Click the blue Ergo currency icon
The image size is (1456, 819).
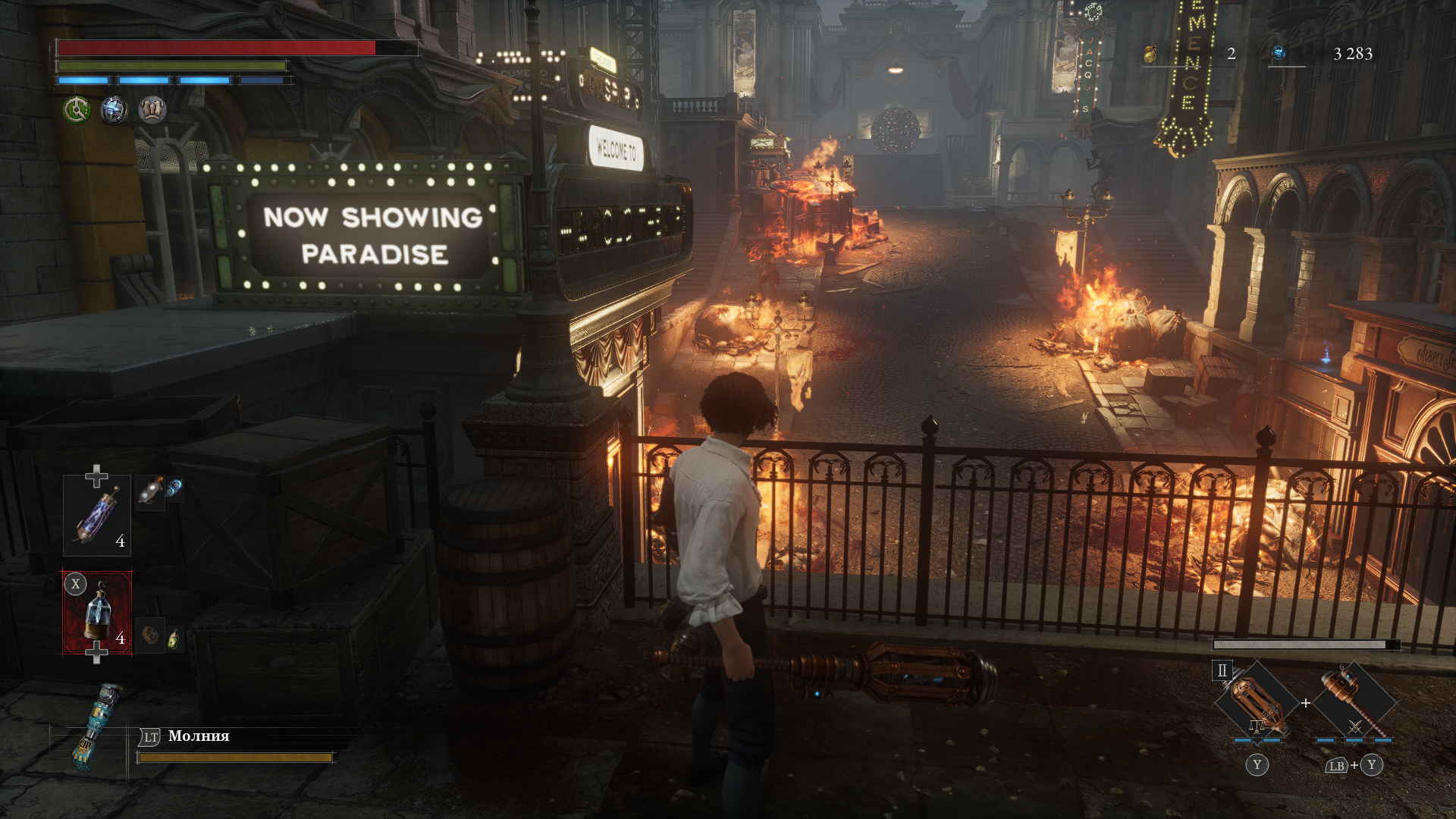point(1279,53)
